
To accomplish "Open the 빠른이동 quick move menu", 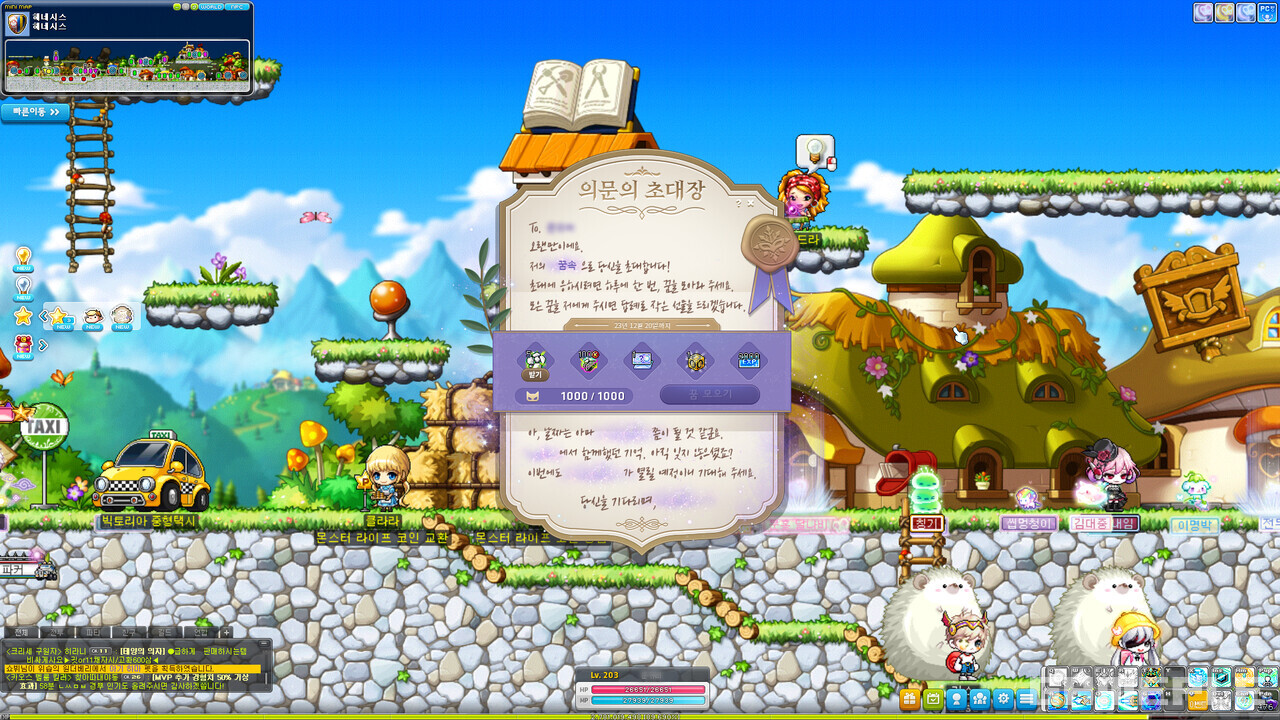I will click(x=36, y=112).
